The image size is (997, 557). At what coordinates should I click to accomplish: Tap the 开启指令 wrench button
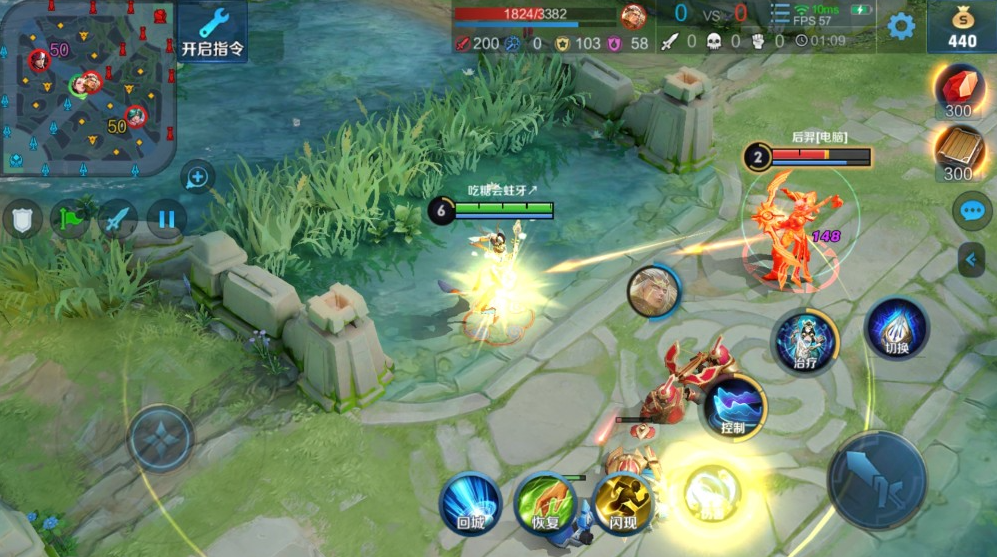click(x=213, y=32)
